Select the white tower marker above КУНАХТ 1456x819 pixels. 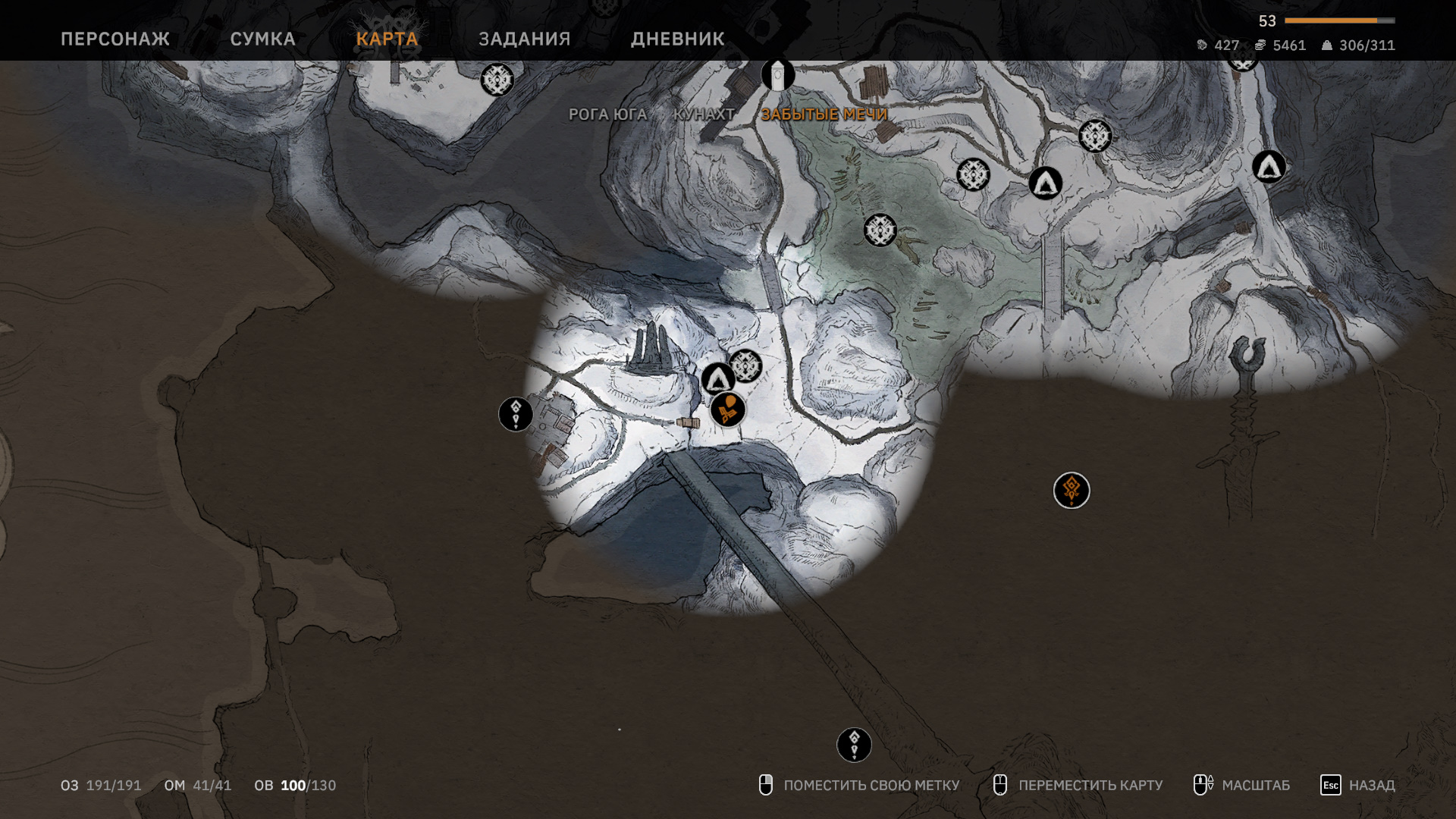point(778,75)
